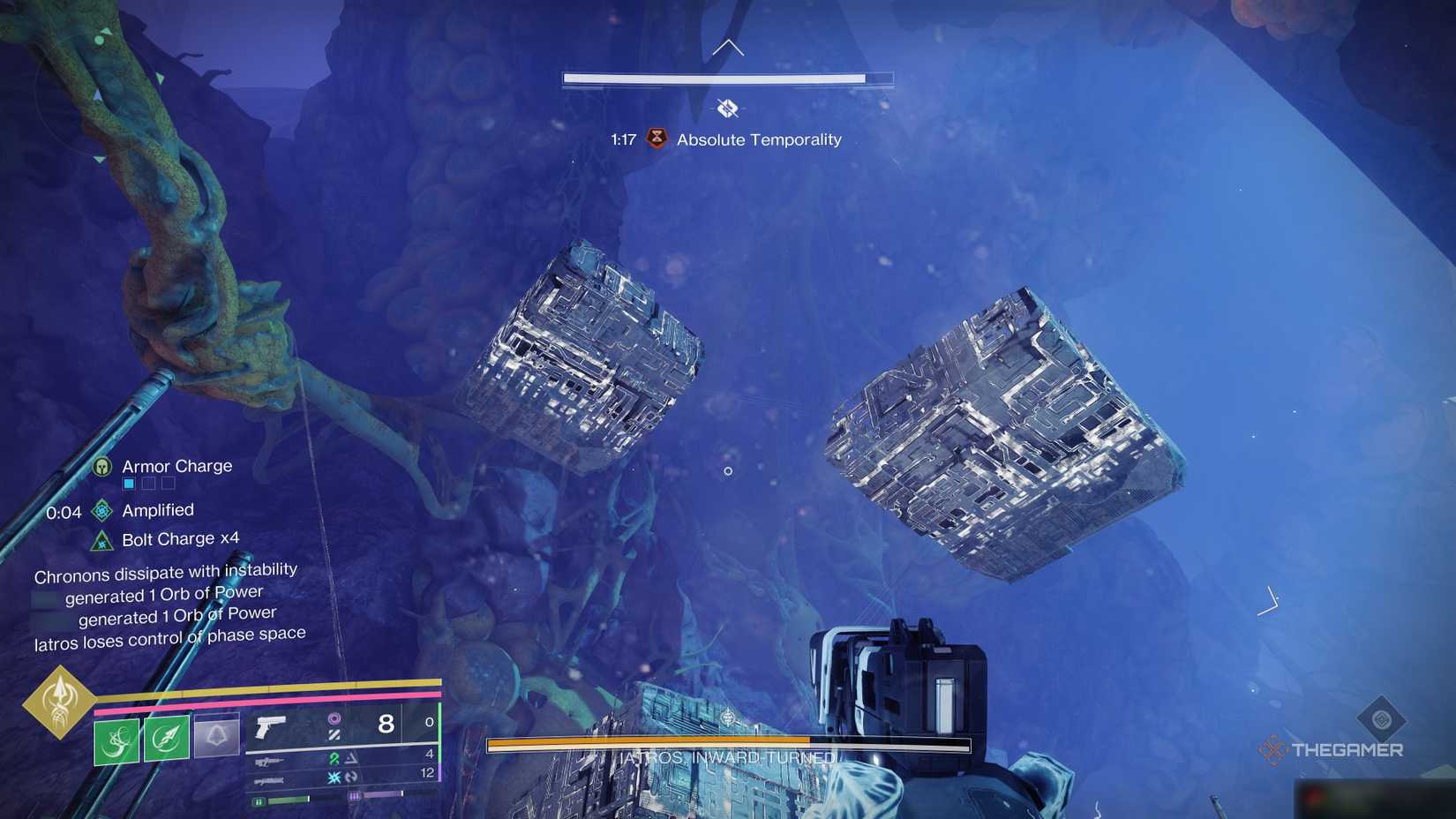
Task: Click the Absolute Temporality objective label
Action: (758, 139)
